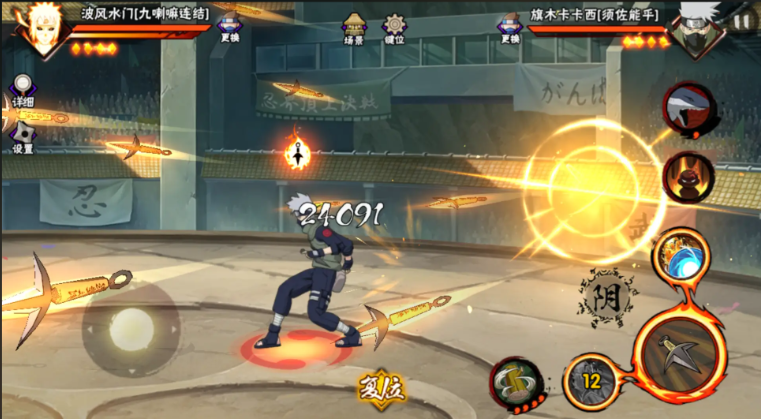Use the substitution scroll skill
The height and width of the screenshot is (419, 761).
click(x=517, y=383)
